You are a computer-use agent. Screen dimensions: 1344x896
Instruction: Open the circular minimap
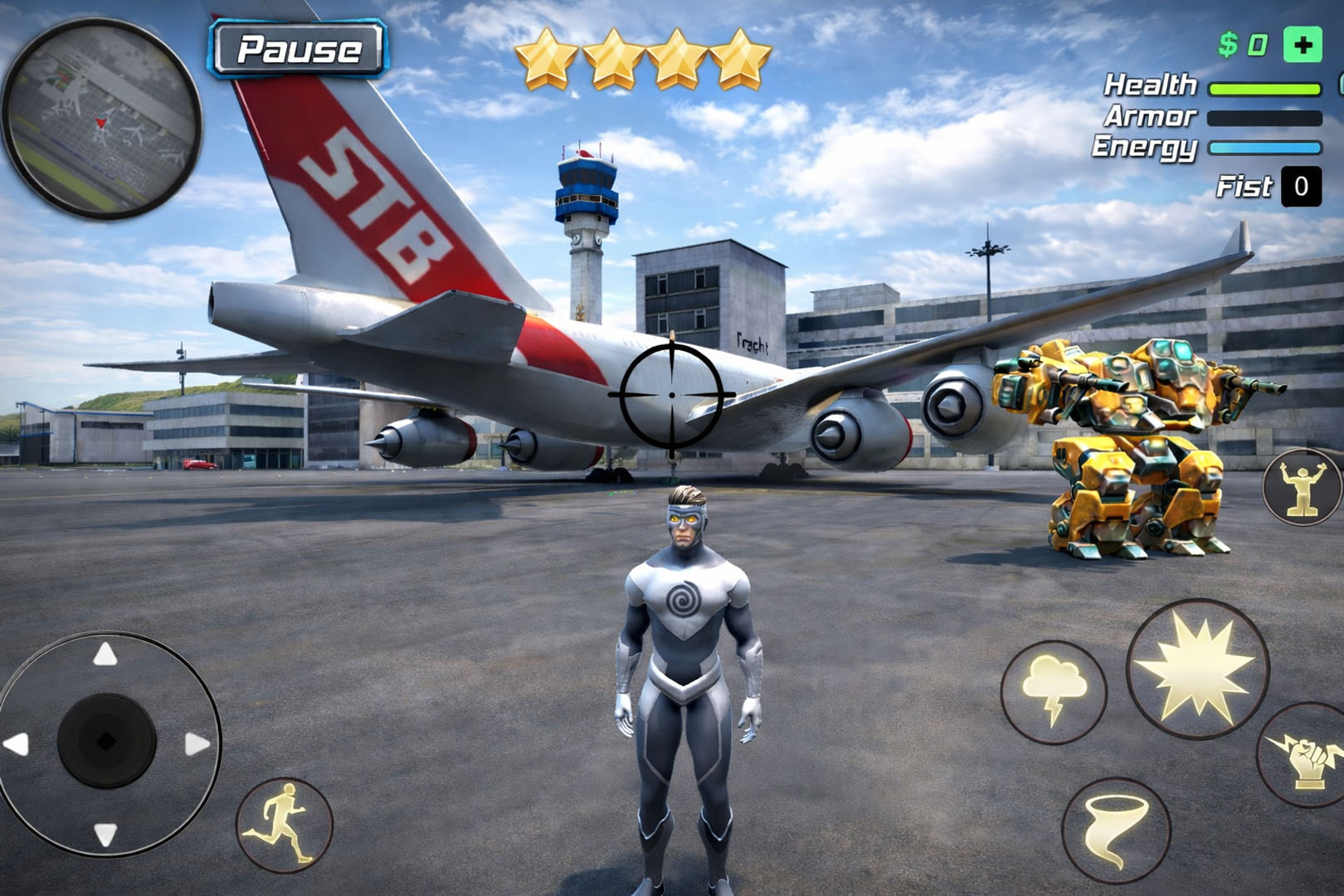(x=102, y=119)
